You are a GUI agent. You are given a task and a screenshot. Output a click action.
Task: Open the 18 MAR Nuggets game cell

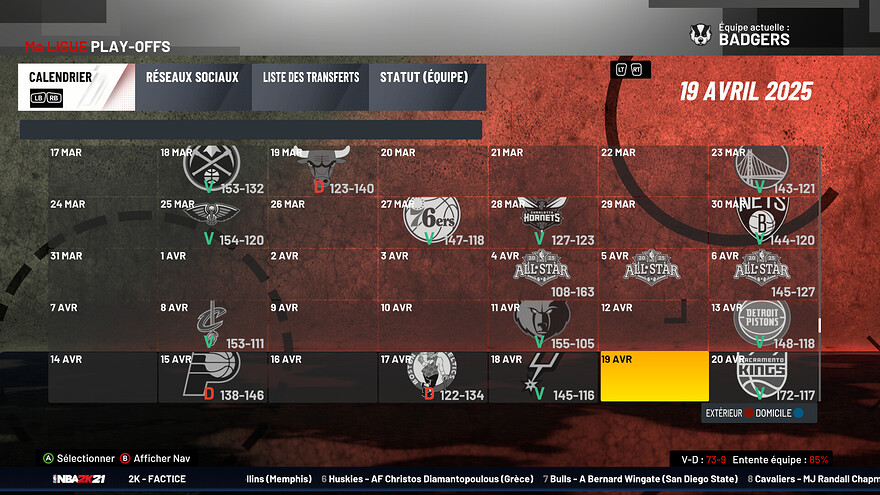coord(213,170)
